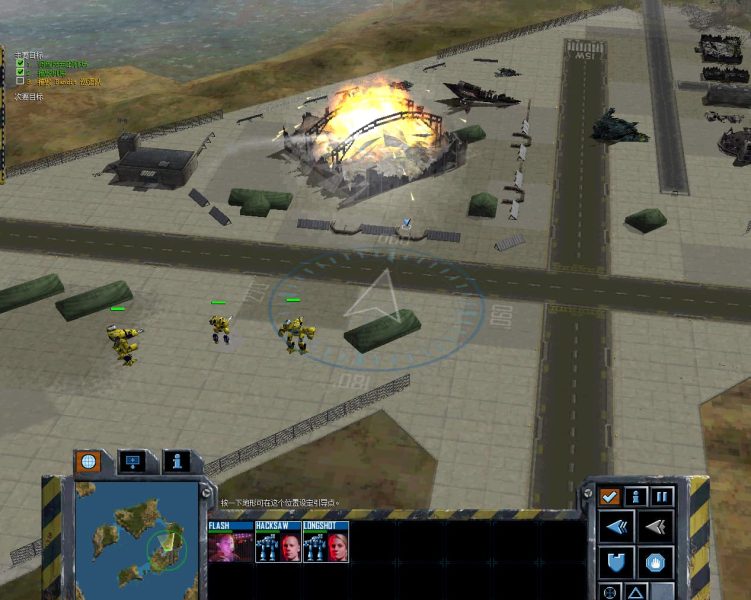751x600 pixels.
Task: Open the monitor display tab
Action: click(x=131, y=462)
